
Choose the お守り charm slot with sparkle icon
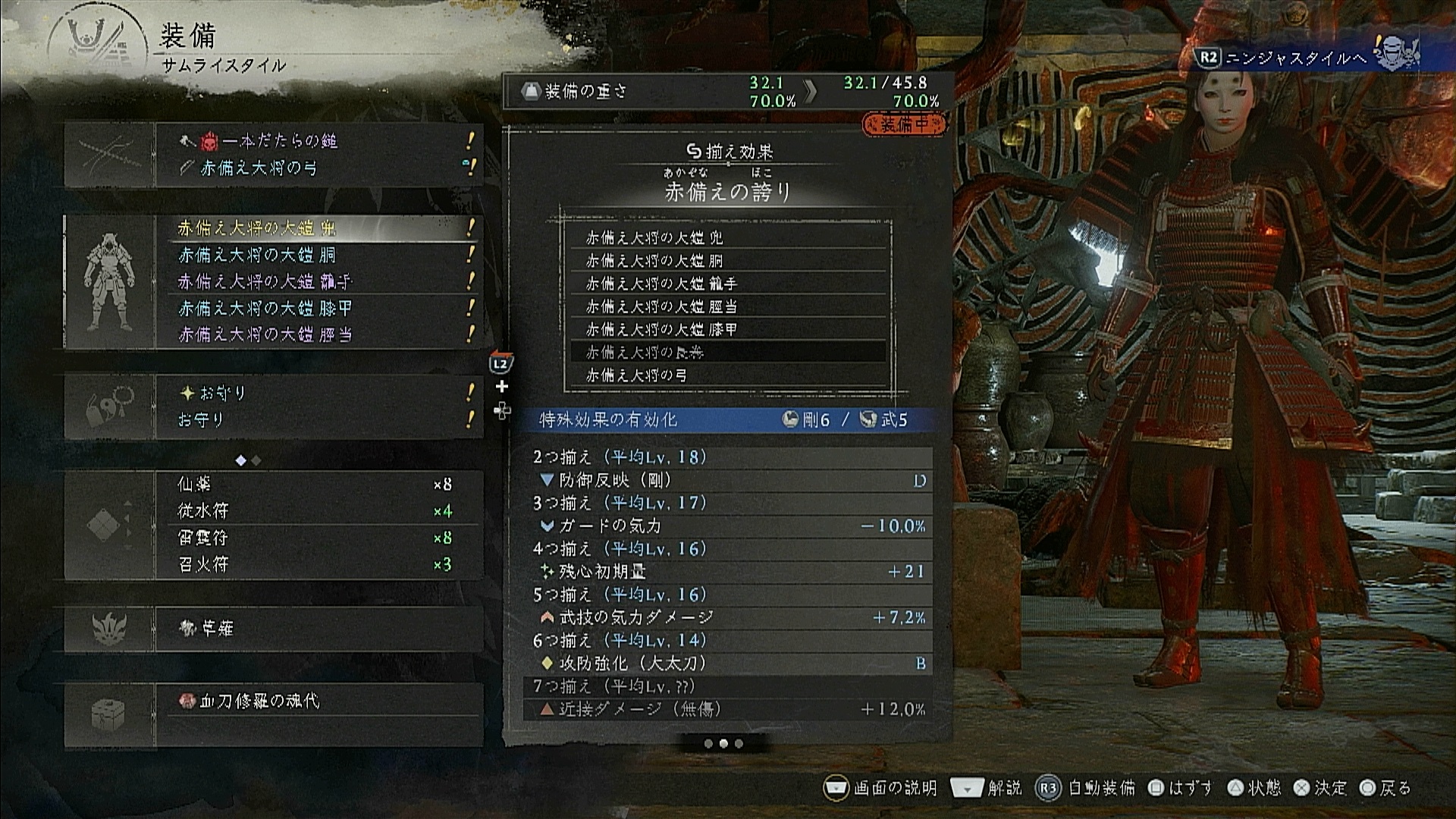(x=318, y=393)
